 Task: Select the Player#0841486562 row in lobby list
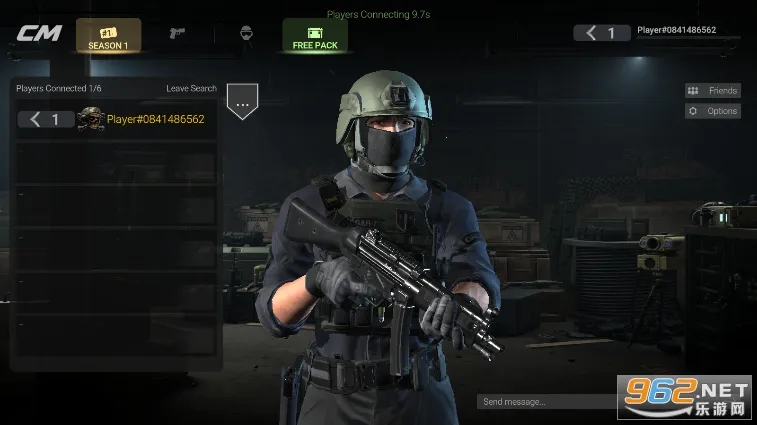118,120
